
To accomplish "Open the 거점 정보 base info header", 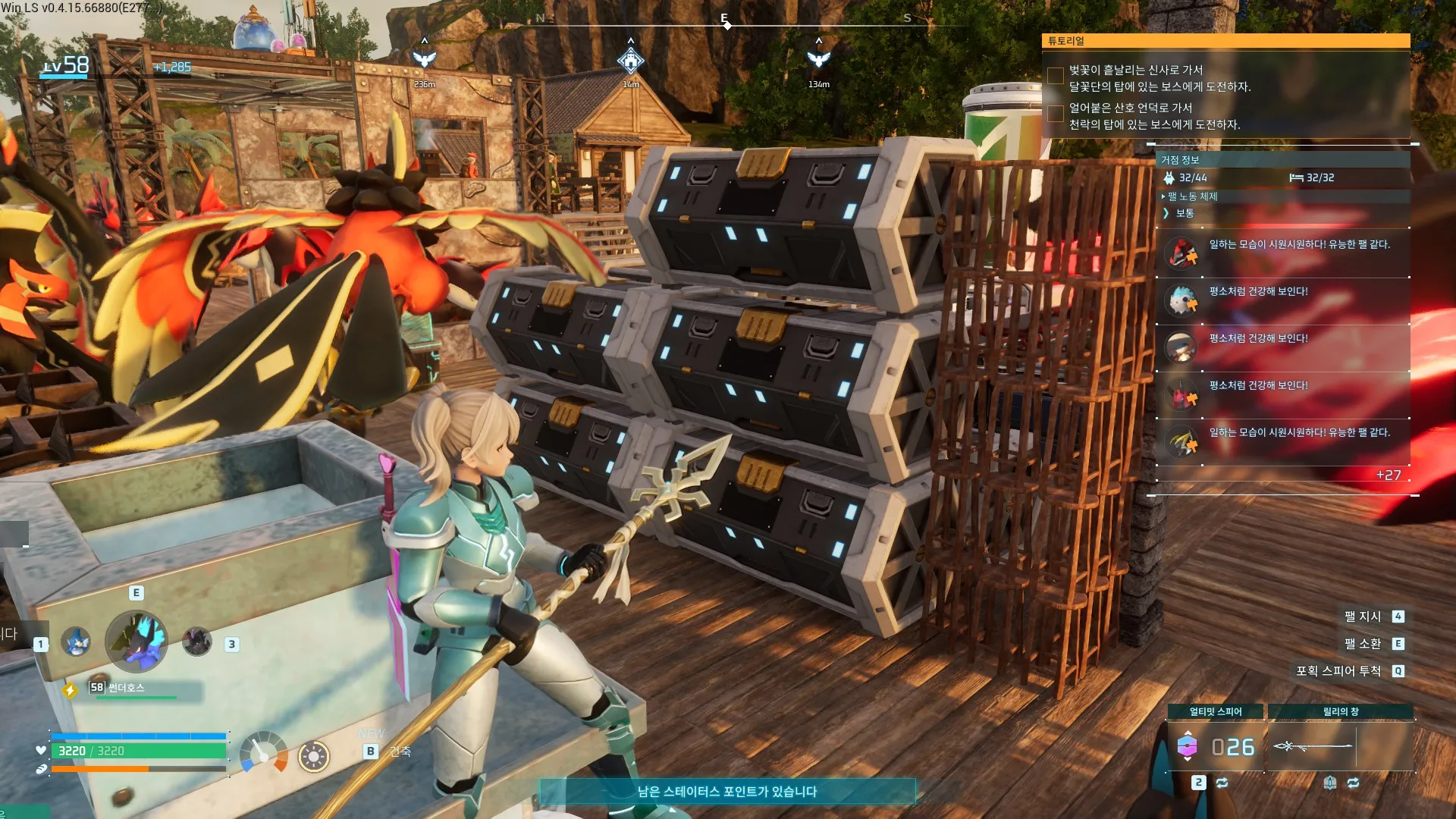I will (x=1181, y=160).
